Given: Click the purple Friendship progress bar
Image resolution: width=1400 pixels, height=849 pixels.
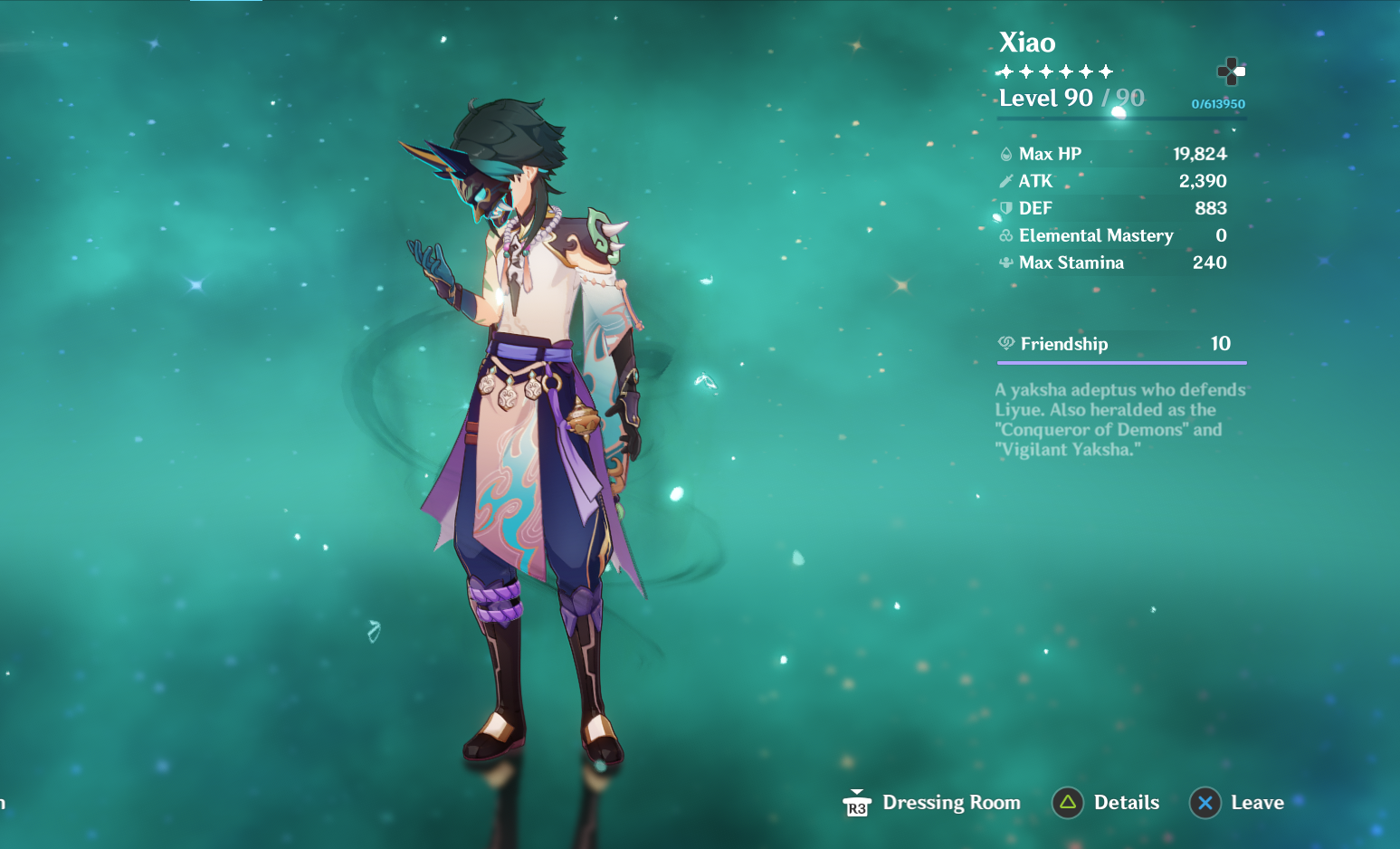Looking at the screenshot, I should point(1121,360).
